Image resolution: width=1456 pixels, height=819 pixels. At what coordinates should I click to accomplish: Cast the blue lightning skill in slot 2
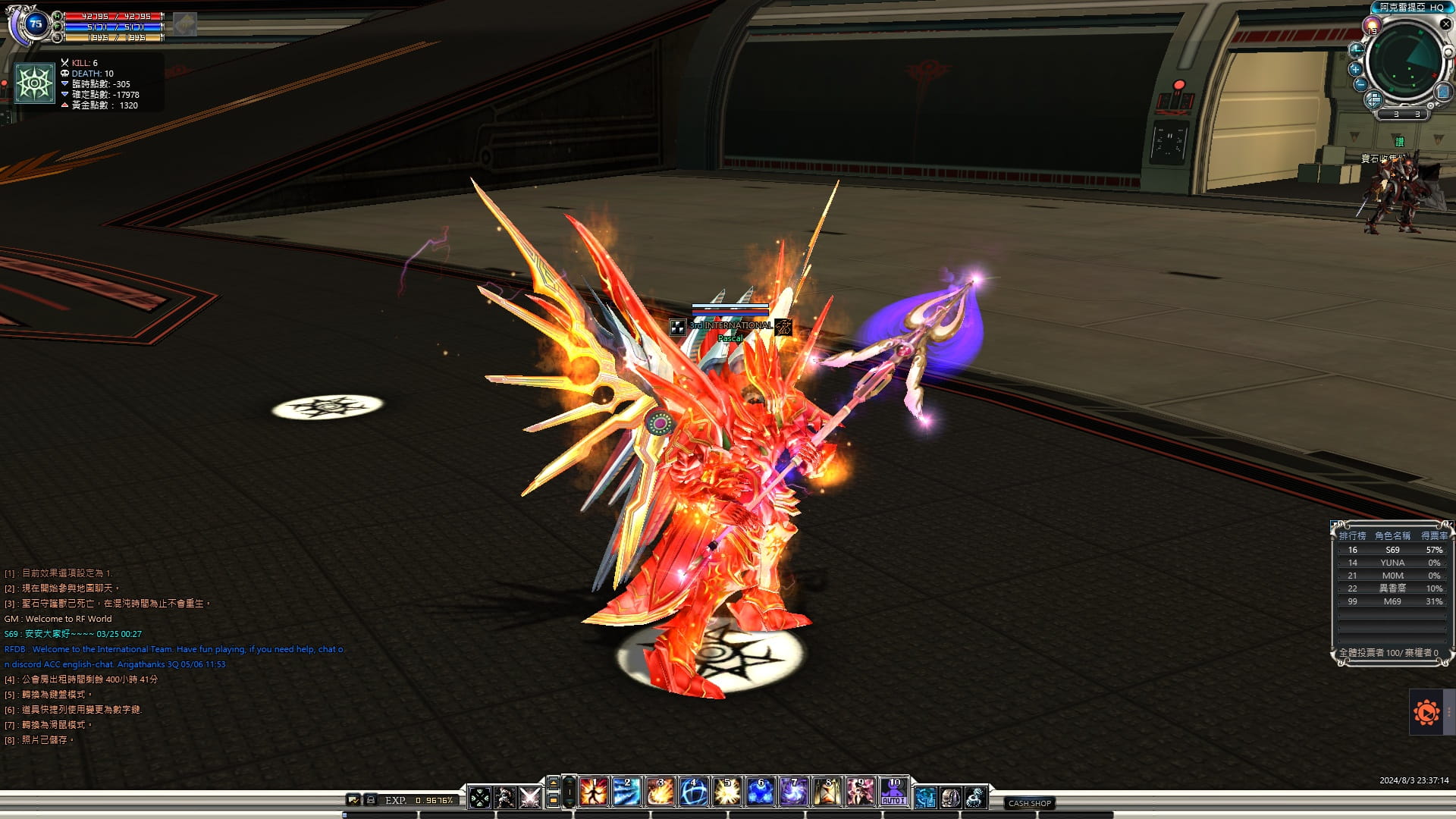(x=626, y=792)
